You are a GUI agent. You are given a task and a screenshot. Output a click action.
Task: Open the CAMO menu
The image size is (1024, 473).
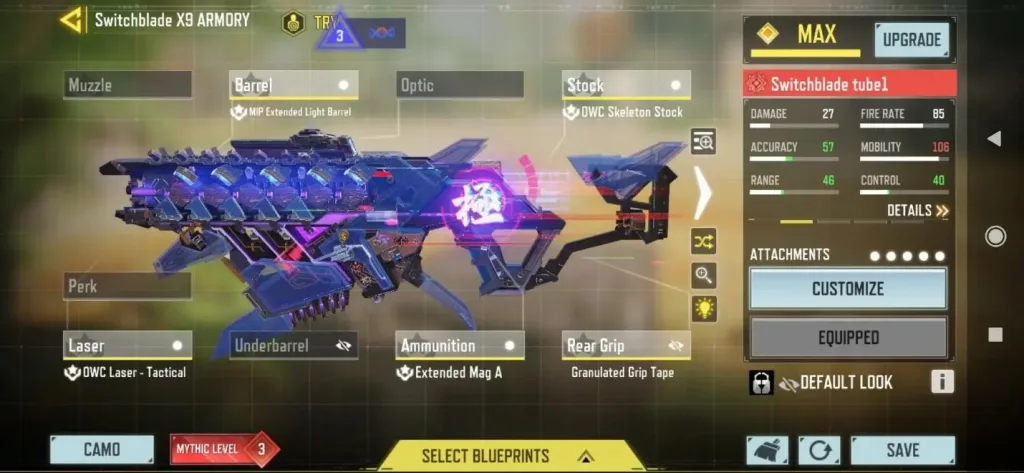[102, 450]
